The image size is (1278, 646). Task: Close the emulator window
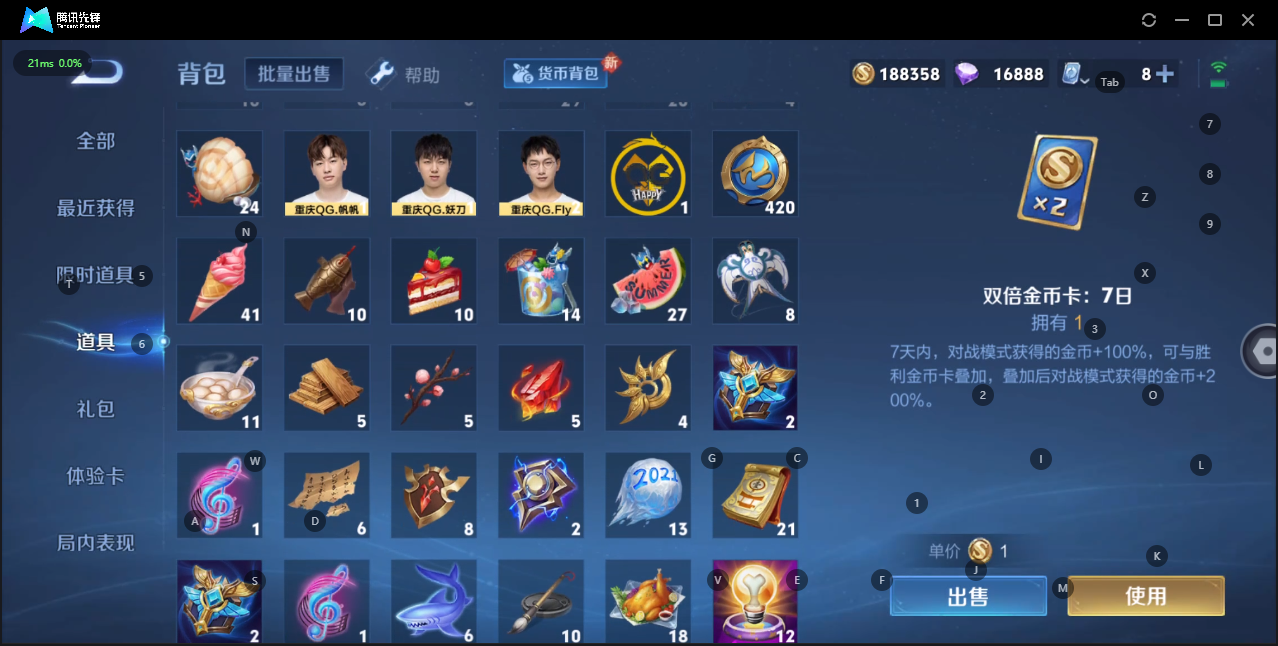click(1247, 20)
